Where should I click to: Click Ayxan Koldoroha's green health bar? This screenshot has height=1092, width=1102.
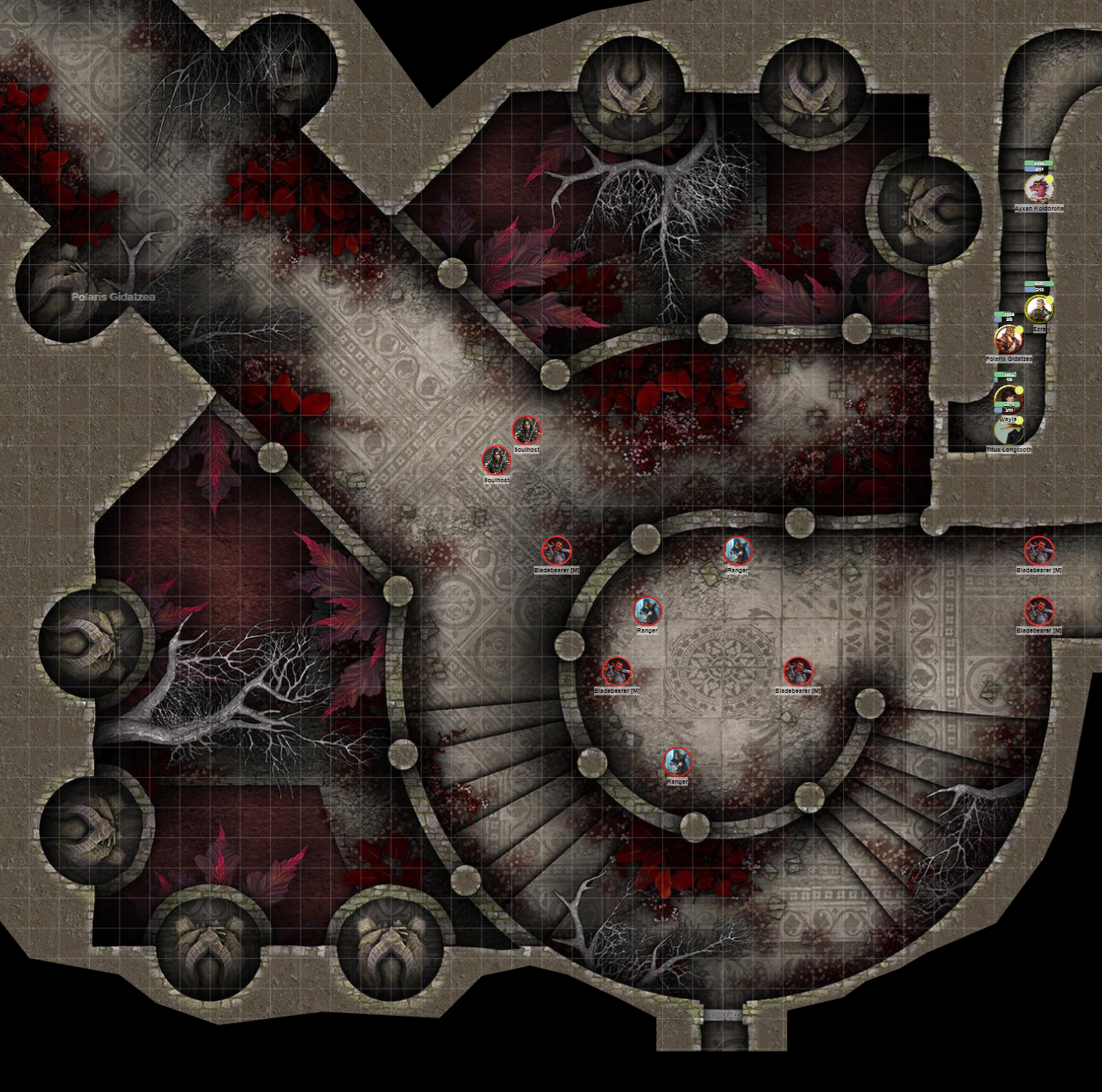1038,163
